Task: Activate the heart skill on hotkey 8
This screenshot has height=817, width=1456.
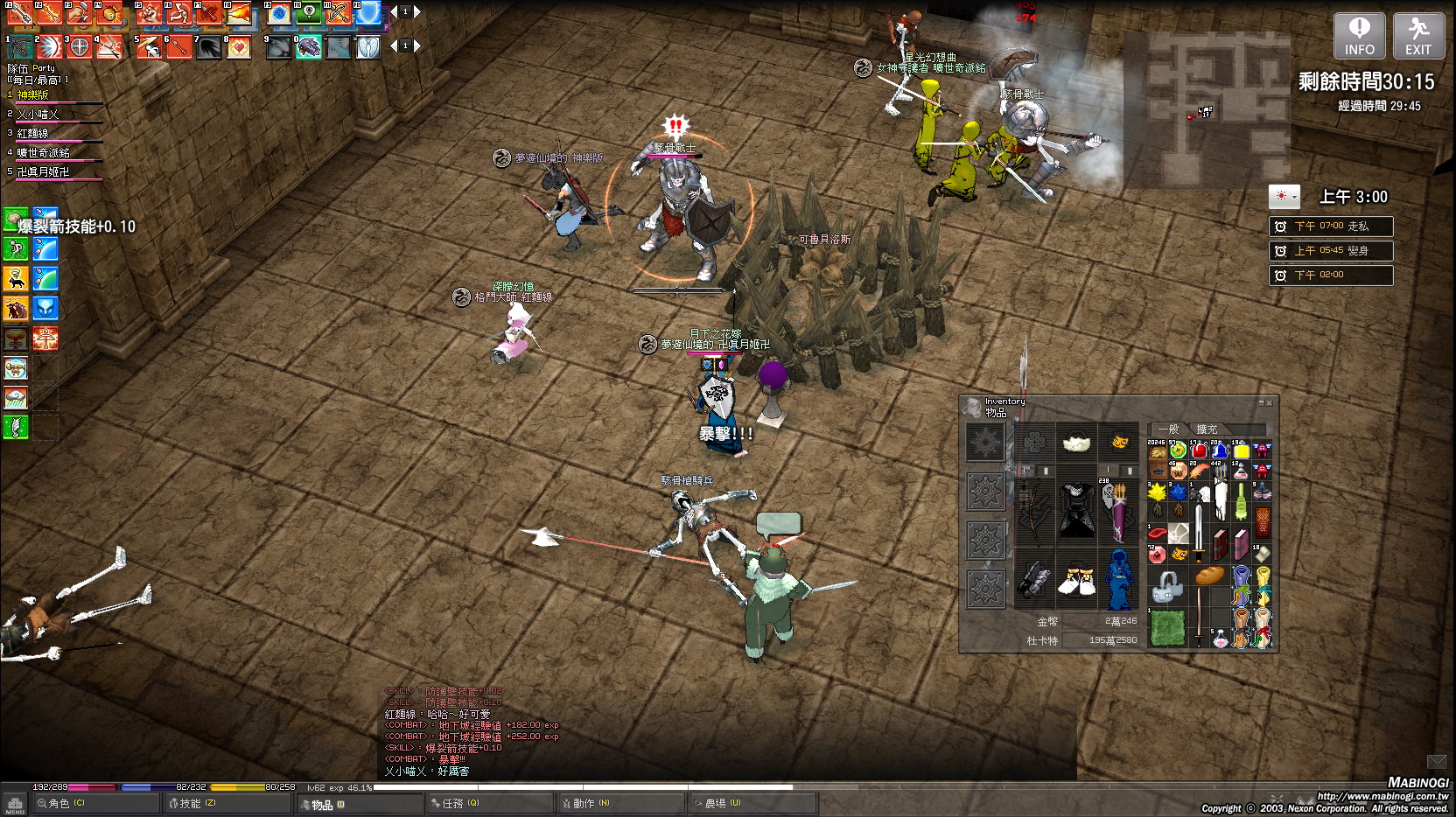Action: (238, 46)
